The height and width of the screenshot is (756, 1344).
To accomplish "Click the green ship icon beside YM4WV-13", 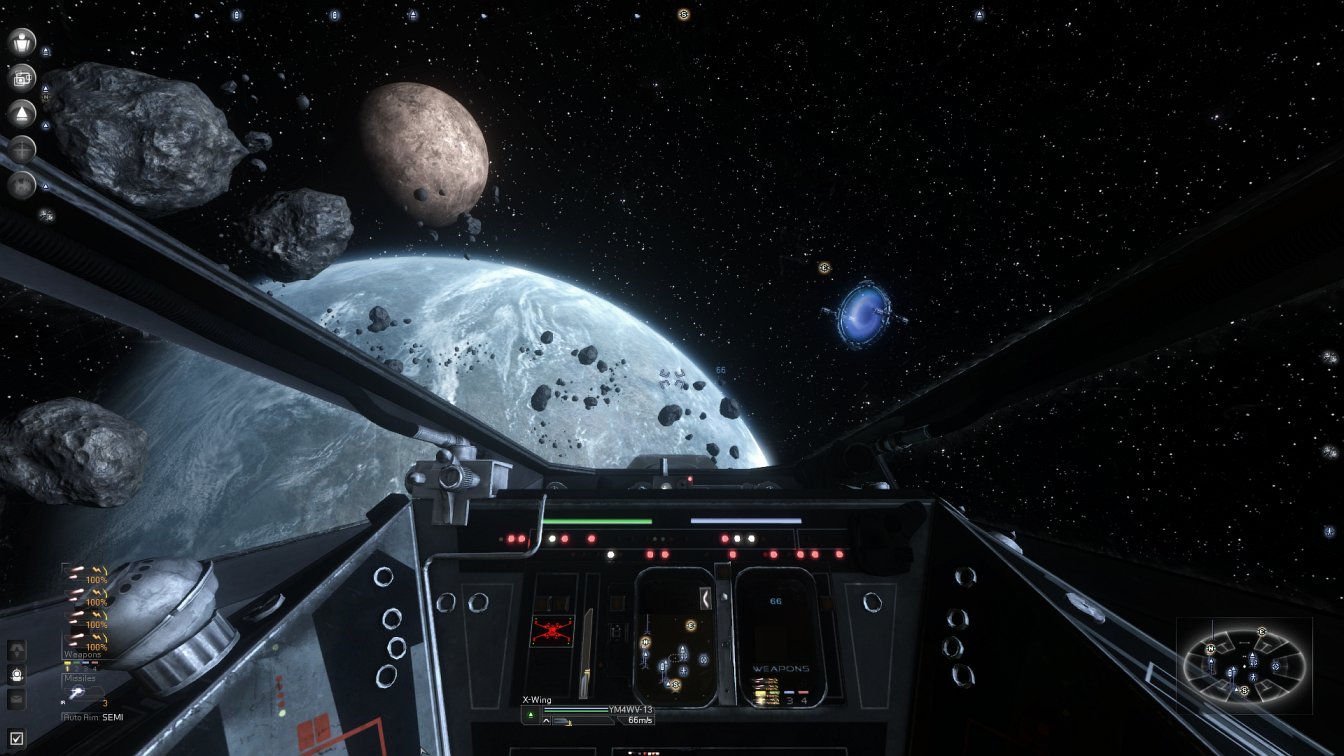I will [x=531, y=713].
